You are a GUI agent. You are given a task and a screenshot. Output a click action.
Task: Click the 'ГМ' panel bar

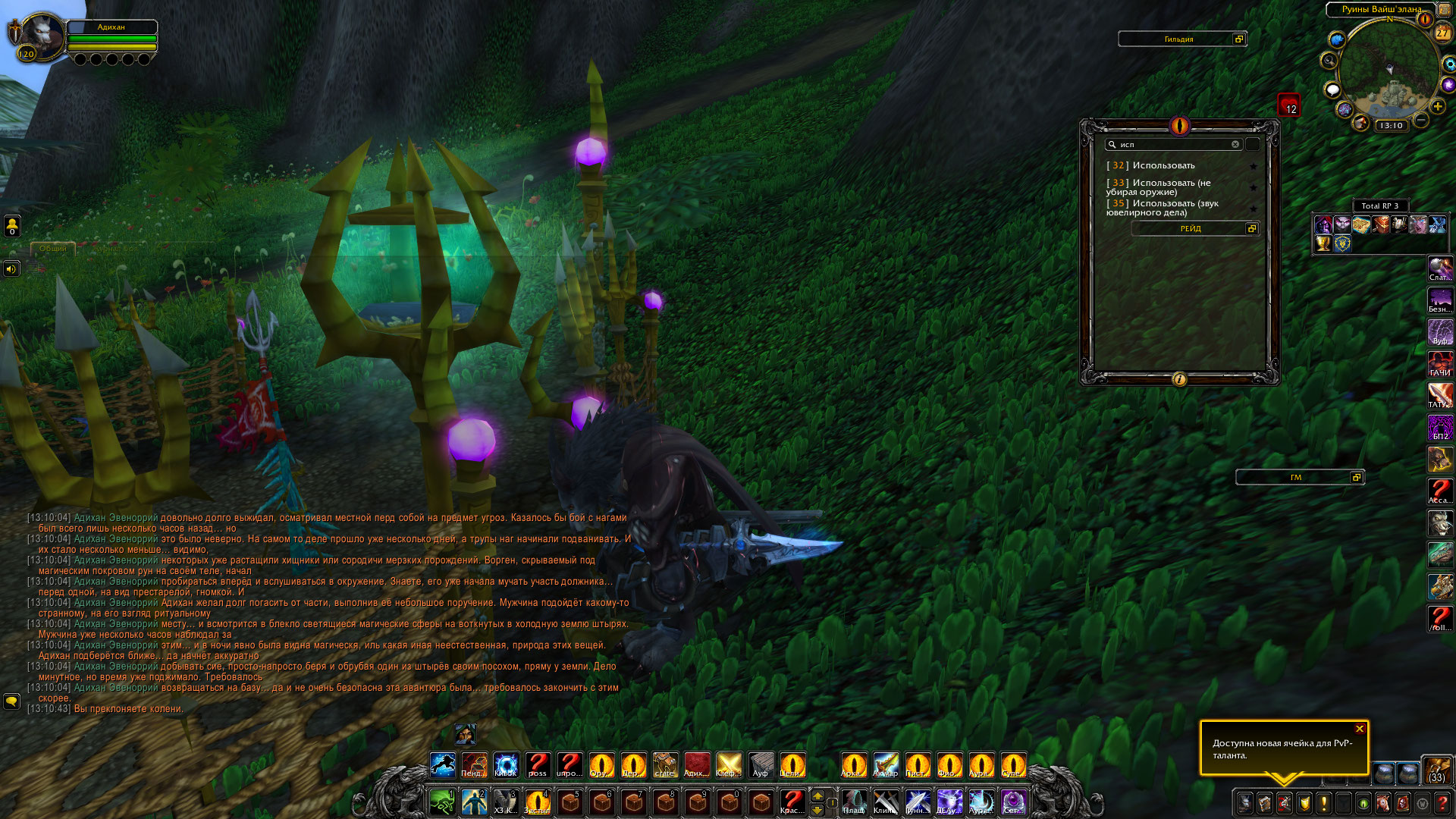(x=1295, y=477)
